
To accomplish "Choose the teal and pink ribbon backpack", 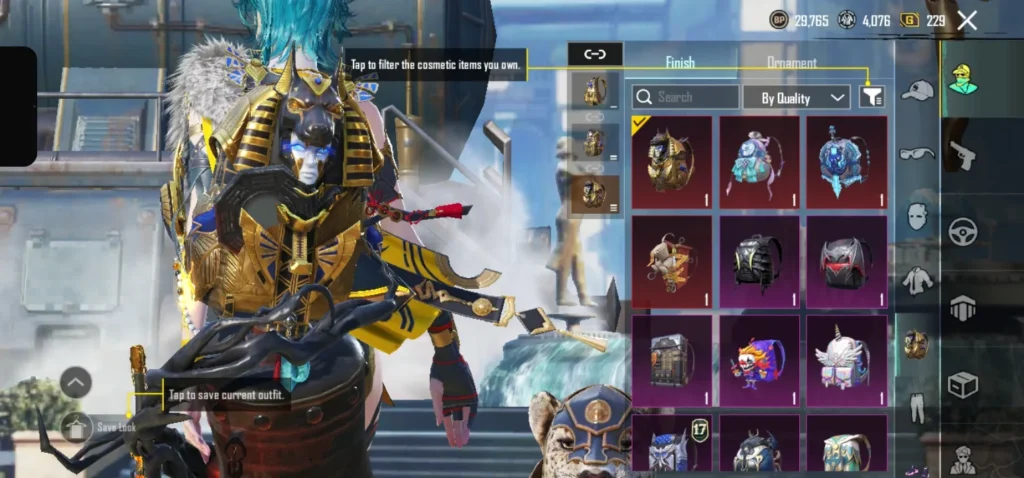I will point(759,161).
